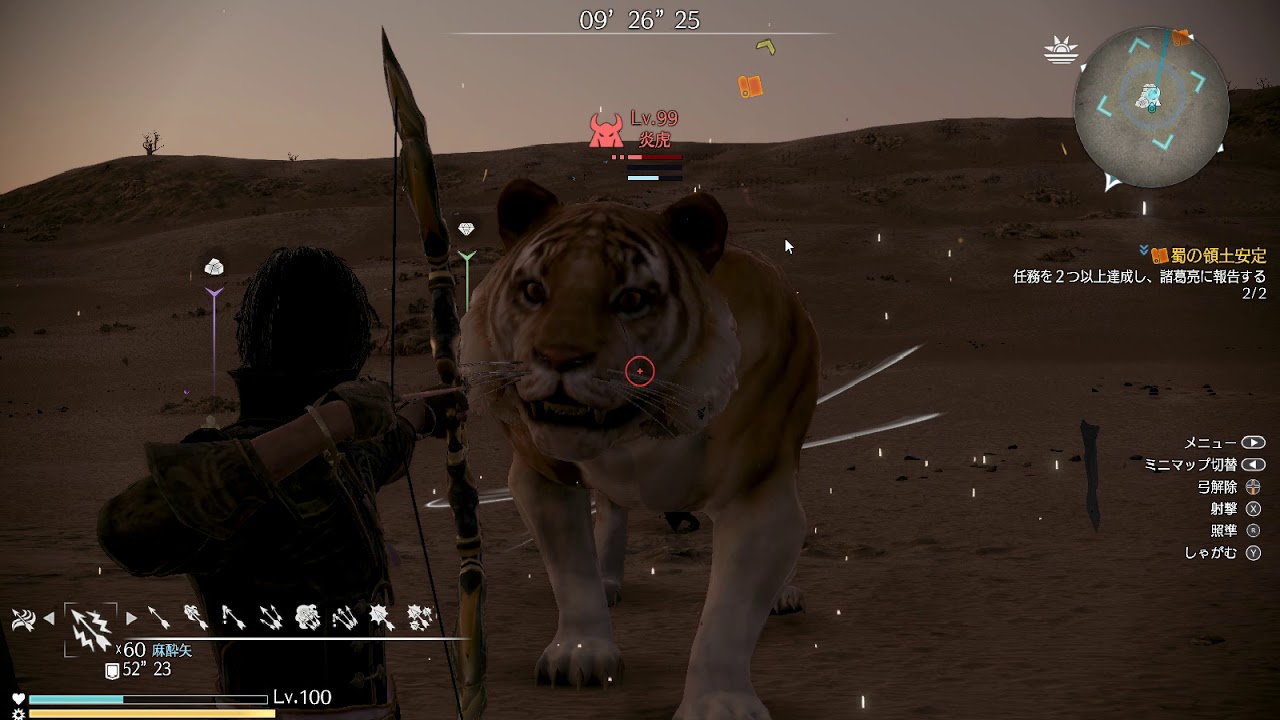Click the white gem waypoint marker

point(467,229)
